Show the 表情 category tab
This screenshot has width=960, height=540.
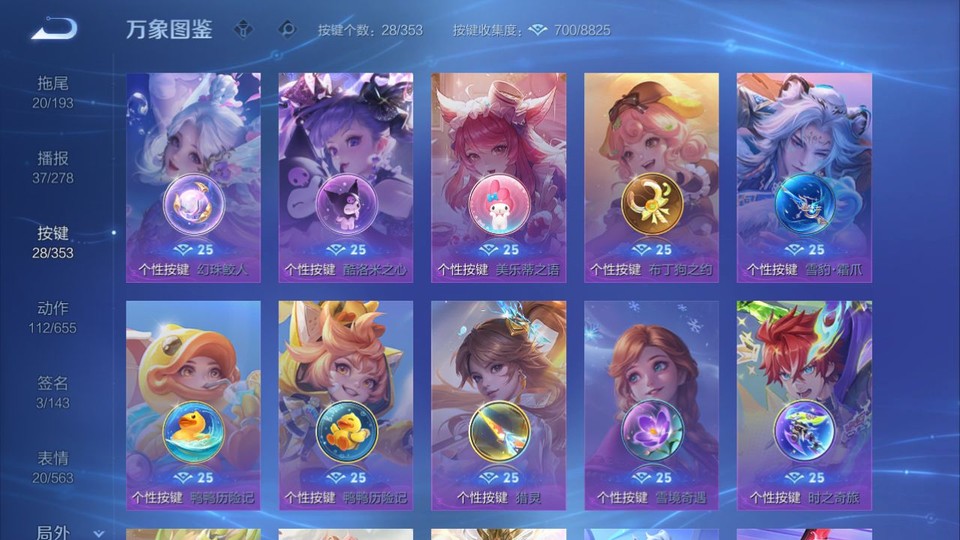[x=53, y=466]
